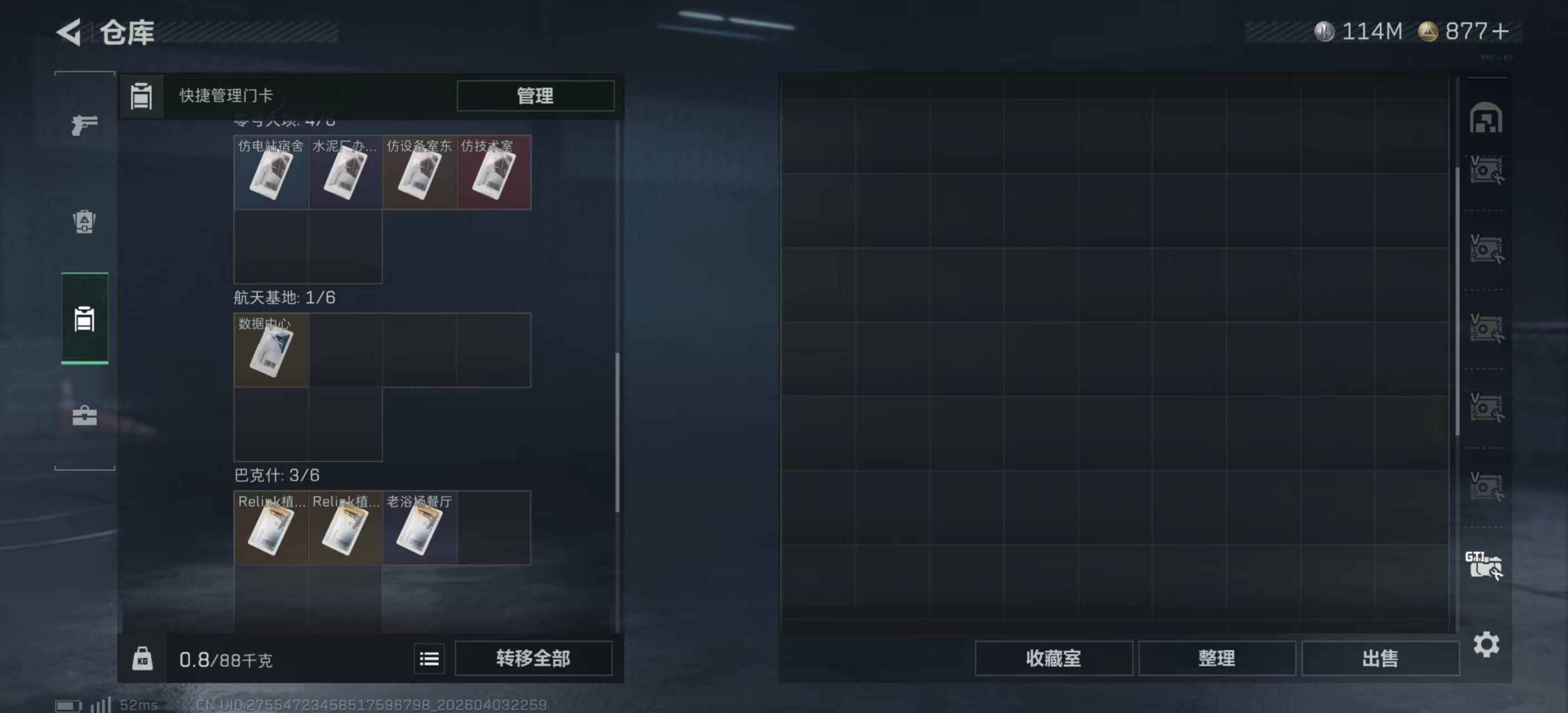Click the 转移全部 button at the bottom

pyautogui.click(x=534, y=659)
